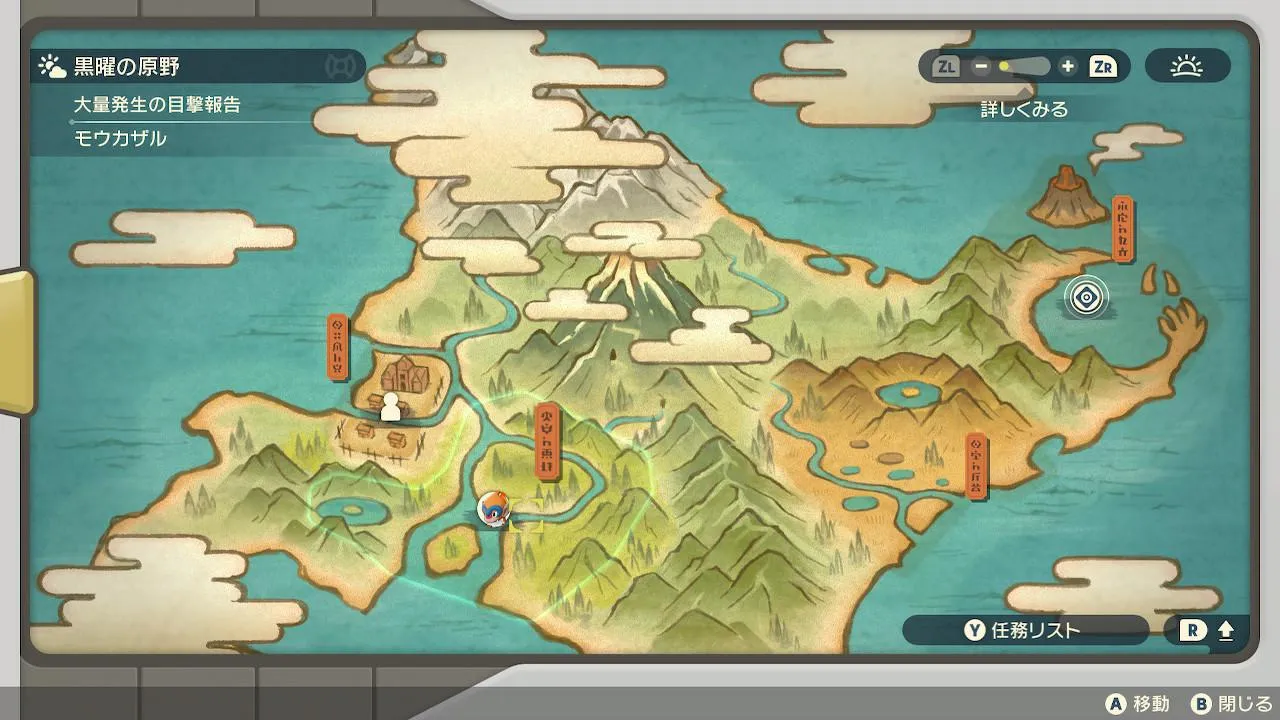Click the white person marker at the village
Screen dimensions: 1280x720
391,406
